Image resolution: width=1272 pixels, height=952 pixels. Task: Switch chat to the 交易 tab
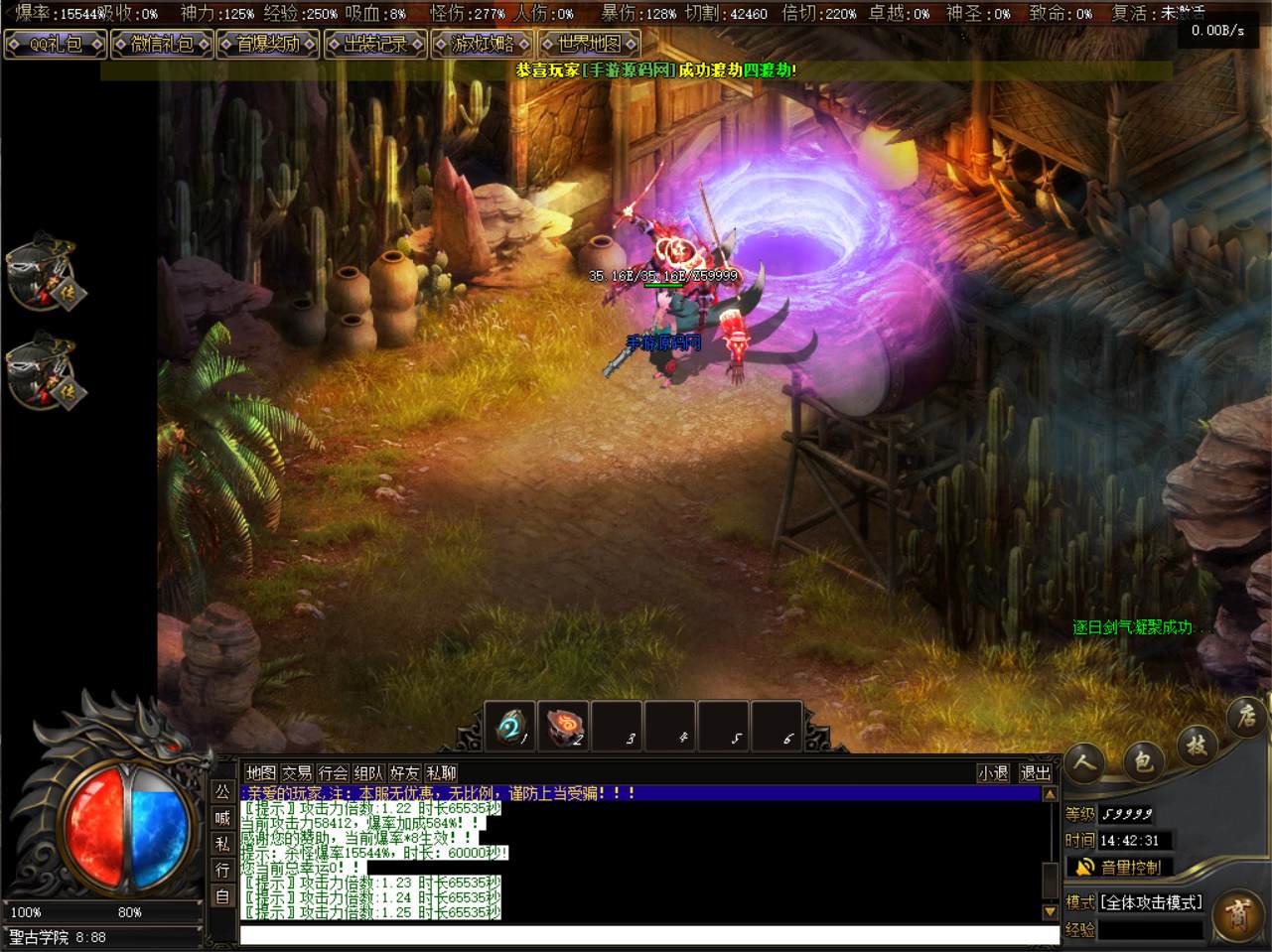tap(297, 773)
